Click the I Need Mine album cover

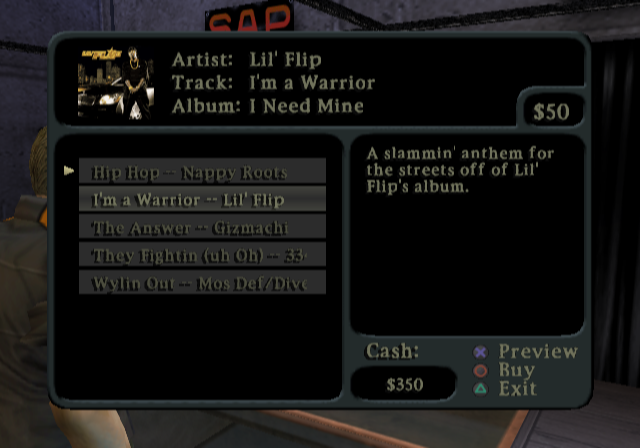click(x=115, y=83)
